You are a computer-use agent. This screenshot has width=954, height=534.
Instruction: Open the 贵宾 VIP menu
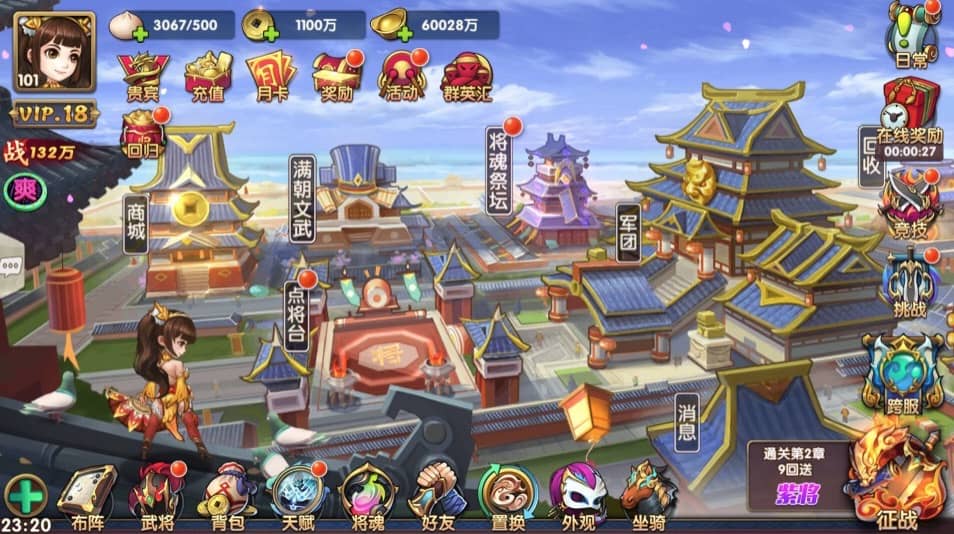[x=144, y=75]
